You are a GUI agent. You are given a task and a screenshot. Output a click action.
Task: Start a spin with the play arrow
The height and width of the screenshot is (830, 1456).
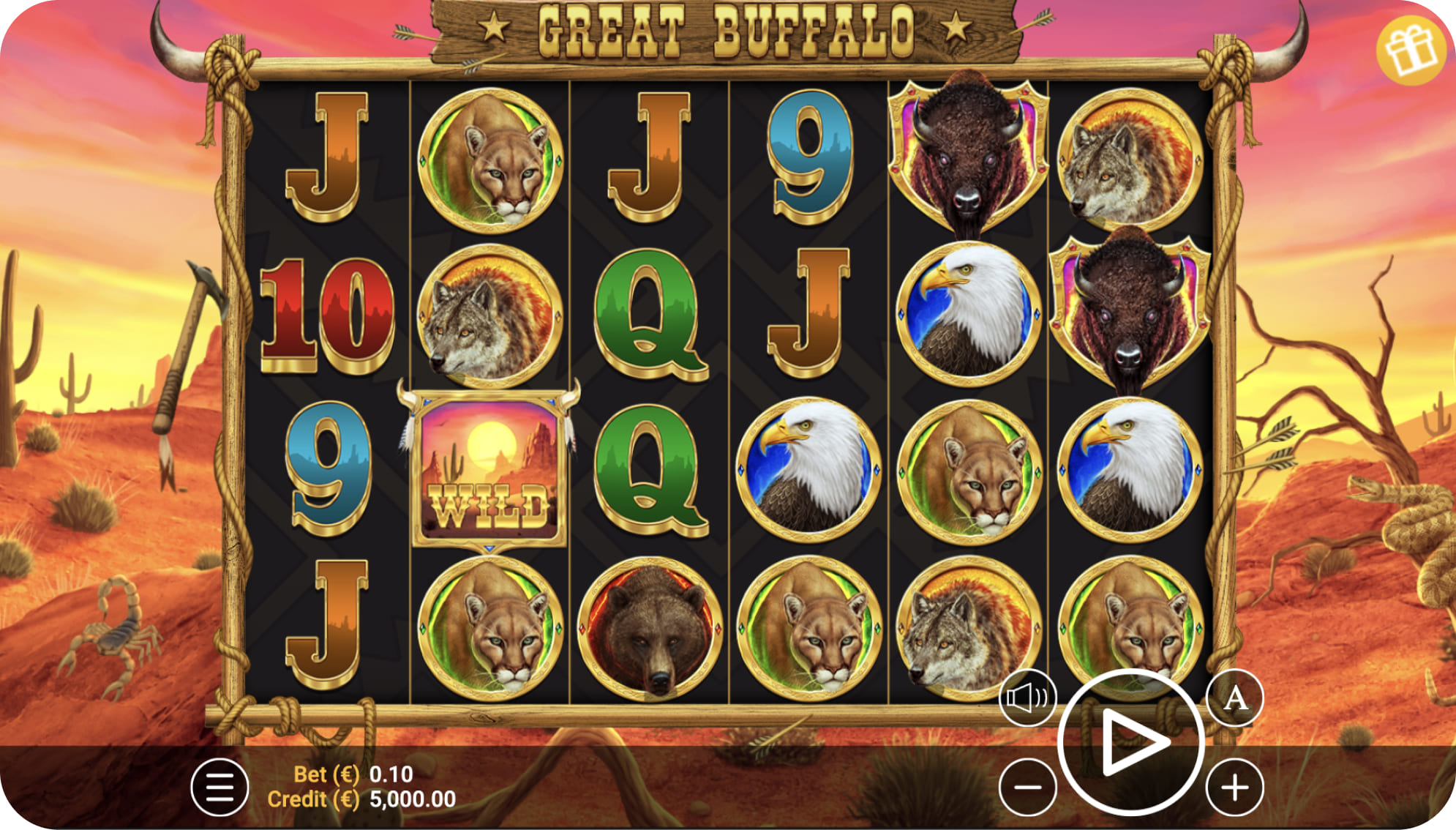point(1130,740)
